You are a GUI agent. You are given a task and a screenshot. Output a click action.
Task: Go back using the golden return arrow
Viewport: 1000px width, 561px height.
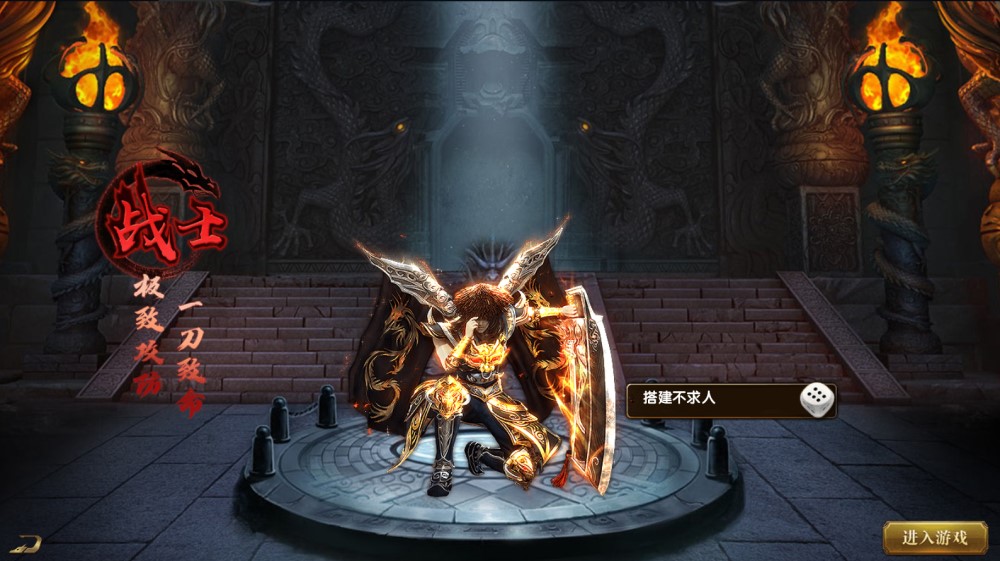[27, 544]
